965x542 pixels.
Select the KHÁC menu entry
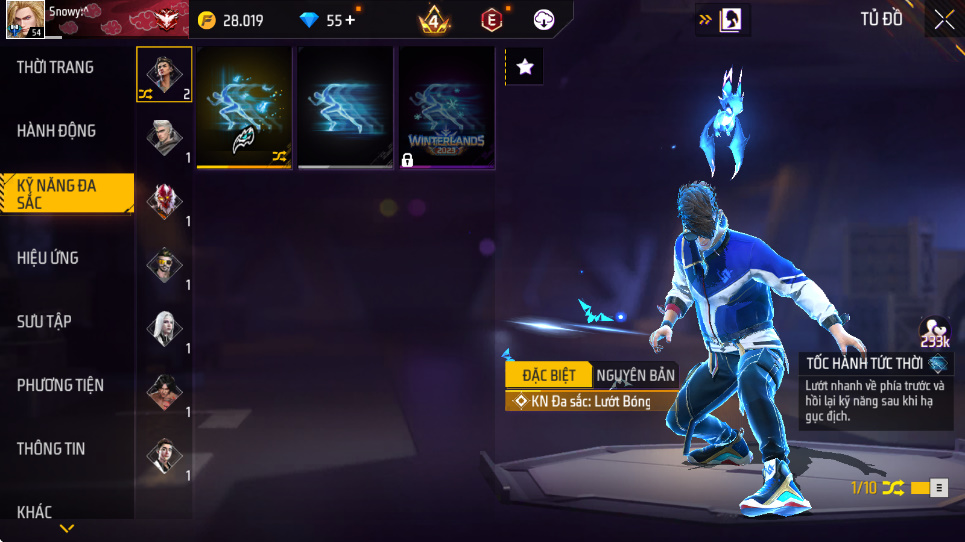35,512
